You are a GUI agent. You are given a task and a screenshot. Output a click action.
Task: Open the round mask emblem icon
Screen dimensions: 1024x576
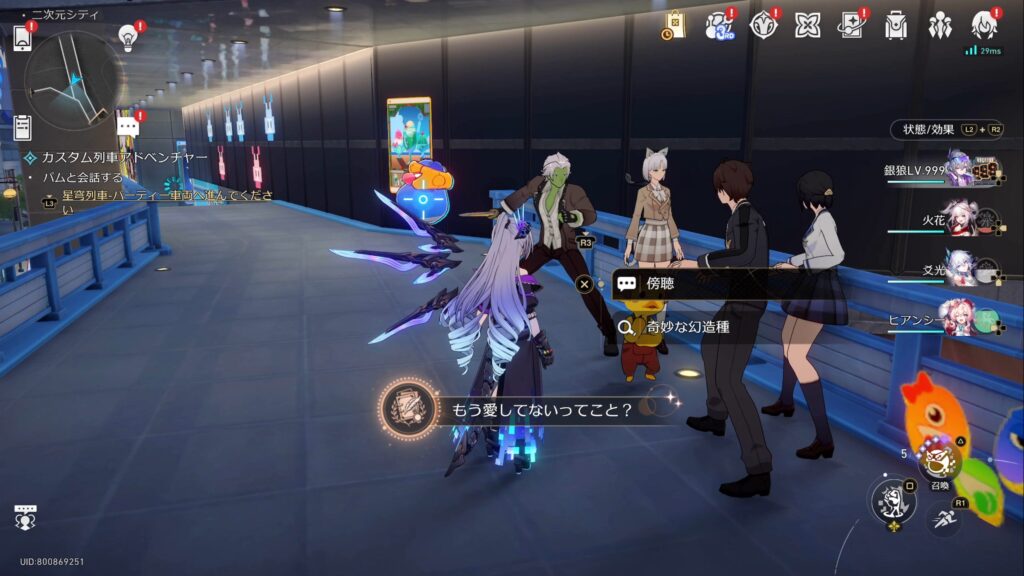[763, 25]
